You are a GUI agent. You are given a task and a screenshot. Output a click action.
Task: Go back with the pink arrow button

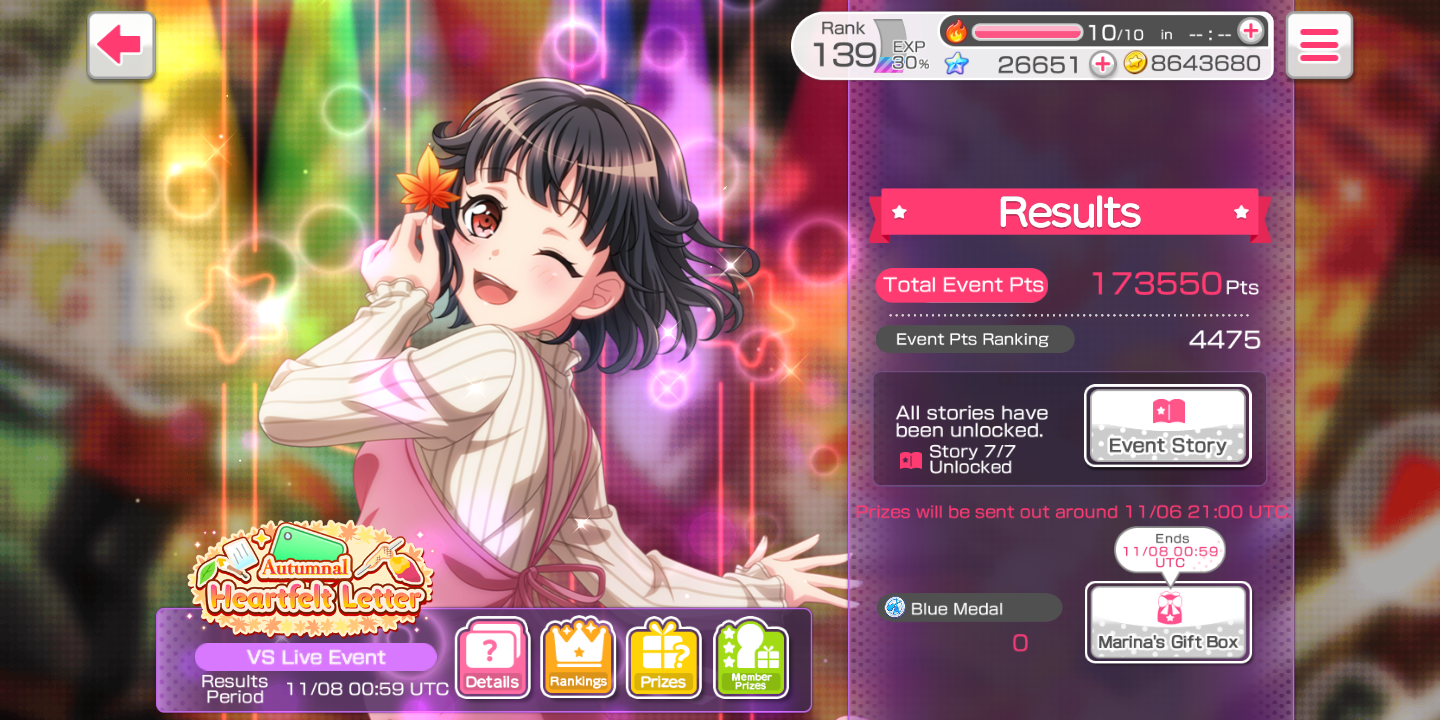(121, 46)
